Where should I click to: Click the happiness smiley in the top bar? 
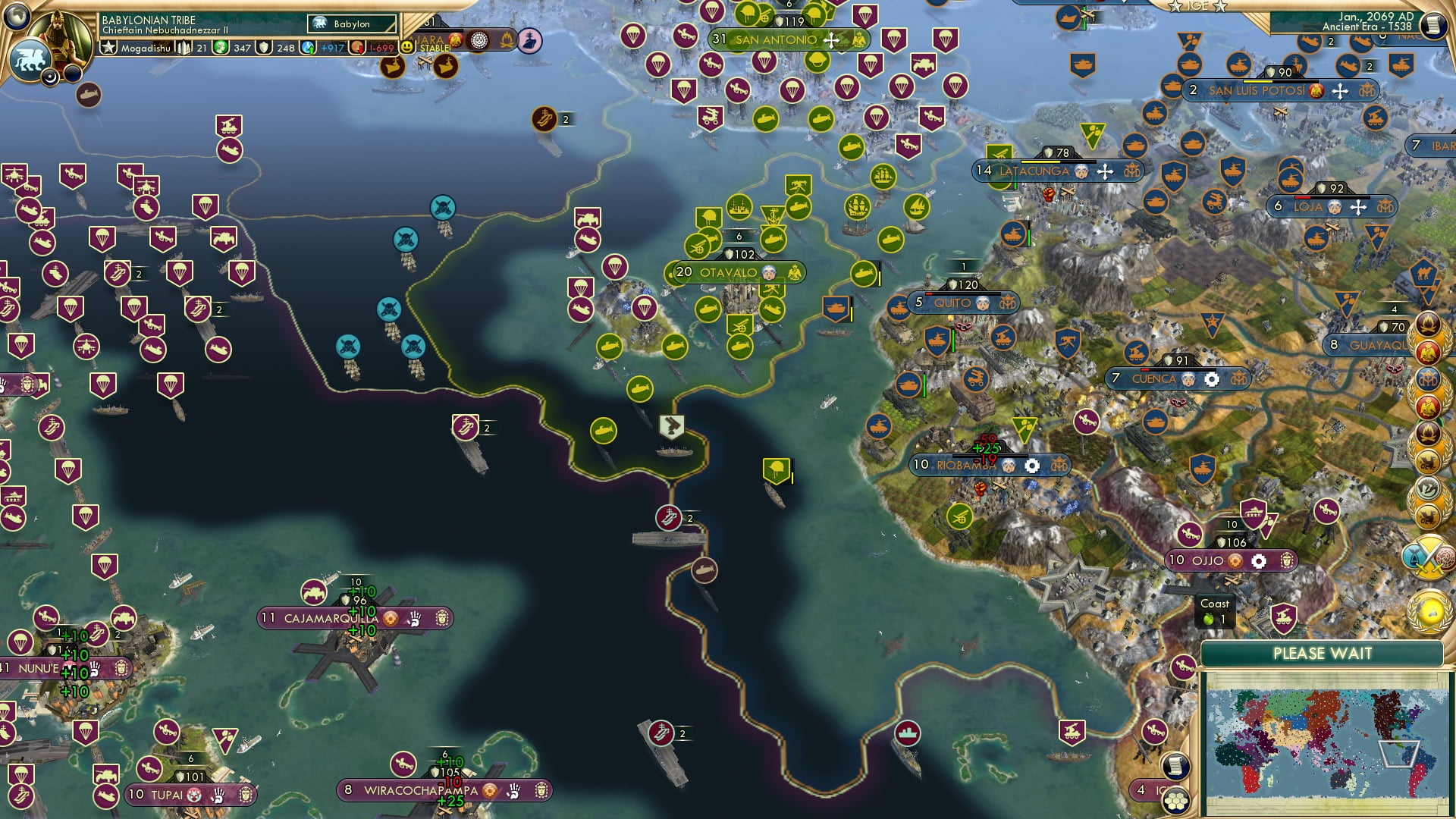pyautogui.click(x=406, y=47)
